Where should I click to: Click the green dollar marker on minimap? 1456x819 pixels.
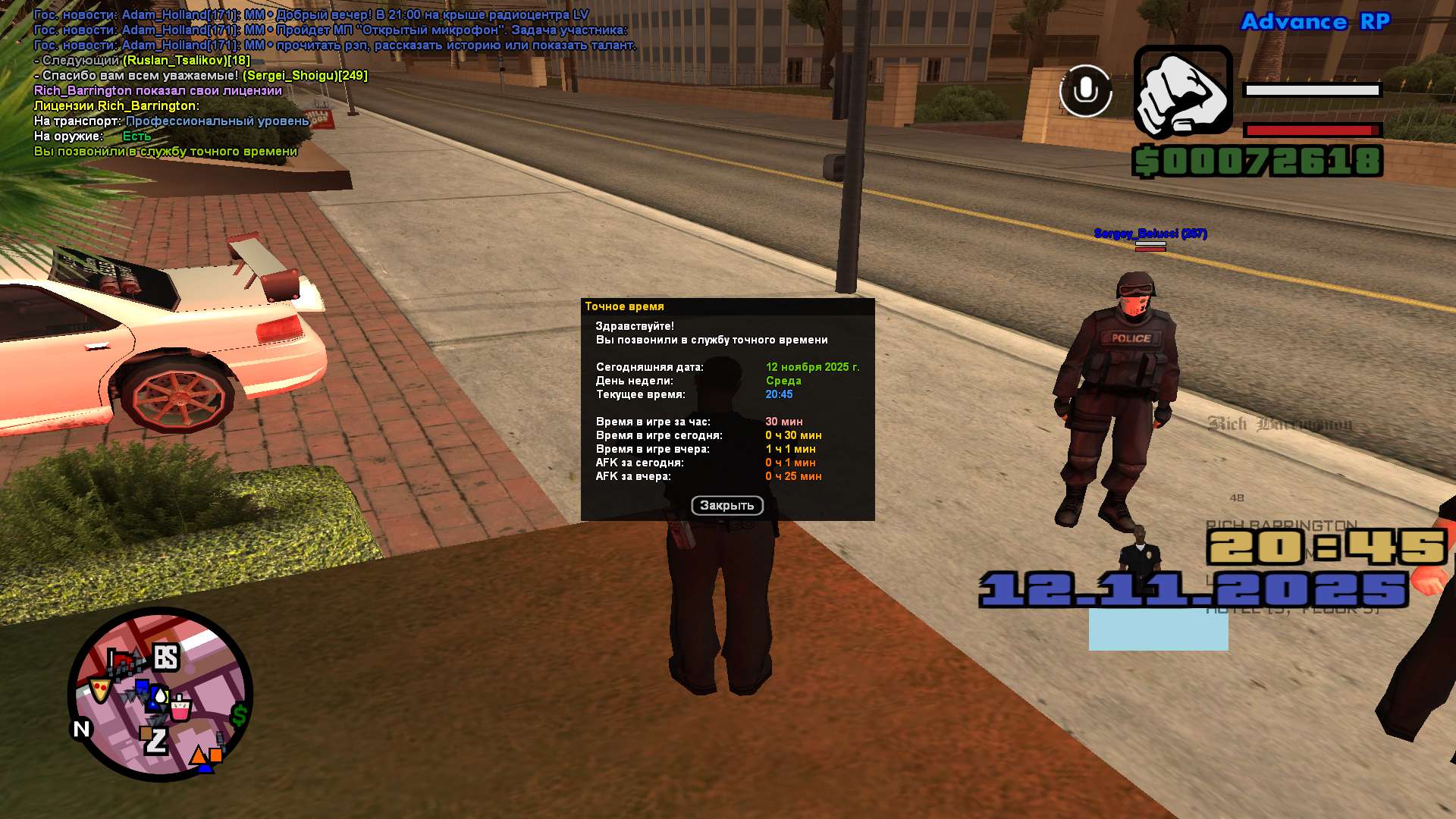[240, 714]
